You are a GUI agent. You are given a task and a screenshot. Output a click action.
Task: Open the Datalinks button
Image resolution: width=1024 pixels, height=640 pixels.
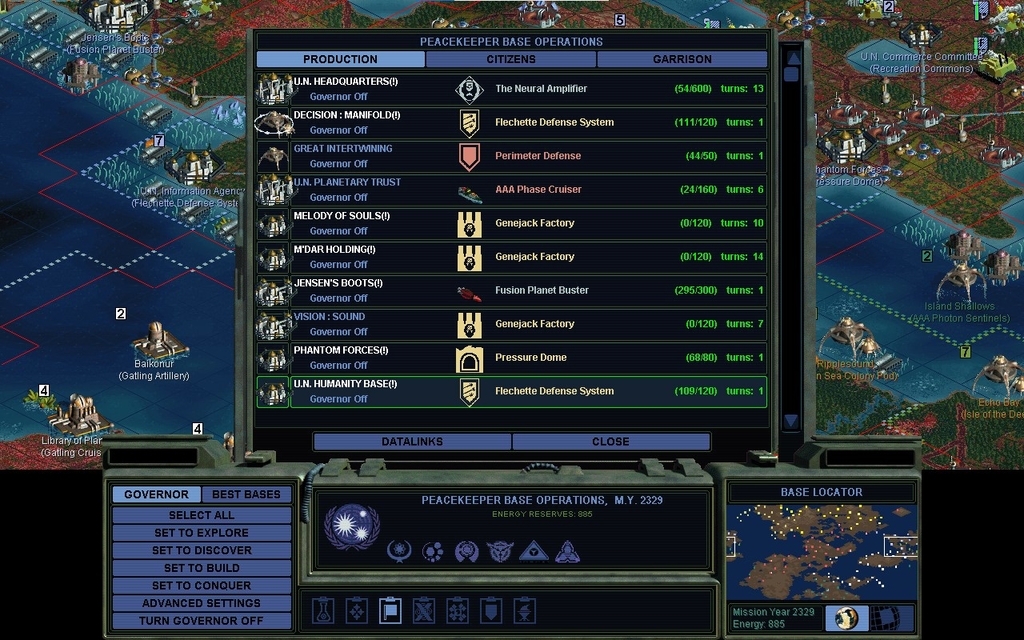click(412, 441)
